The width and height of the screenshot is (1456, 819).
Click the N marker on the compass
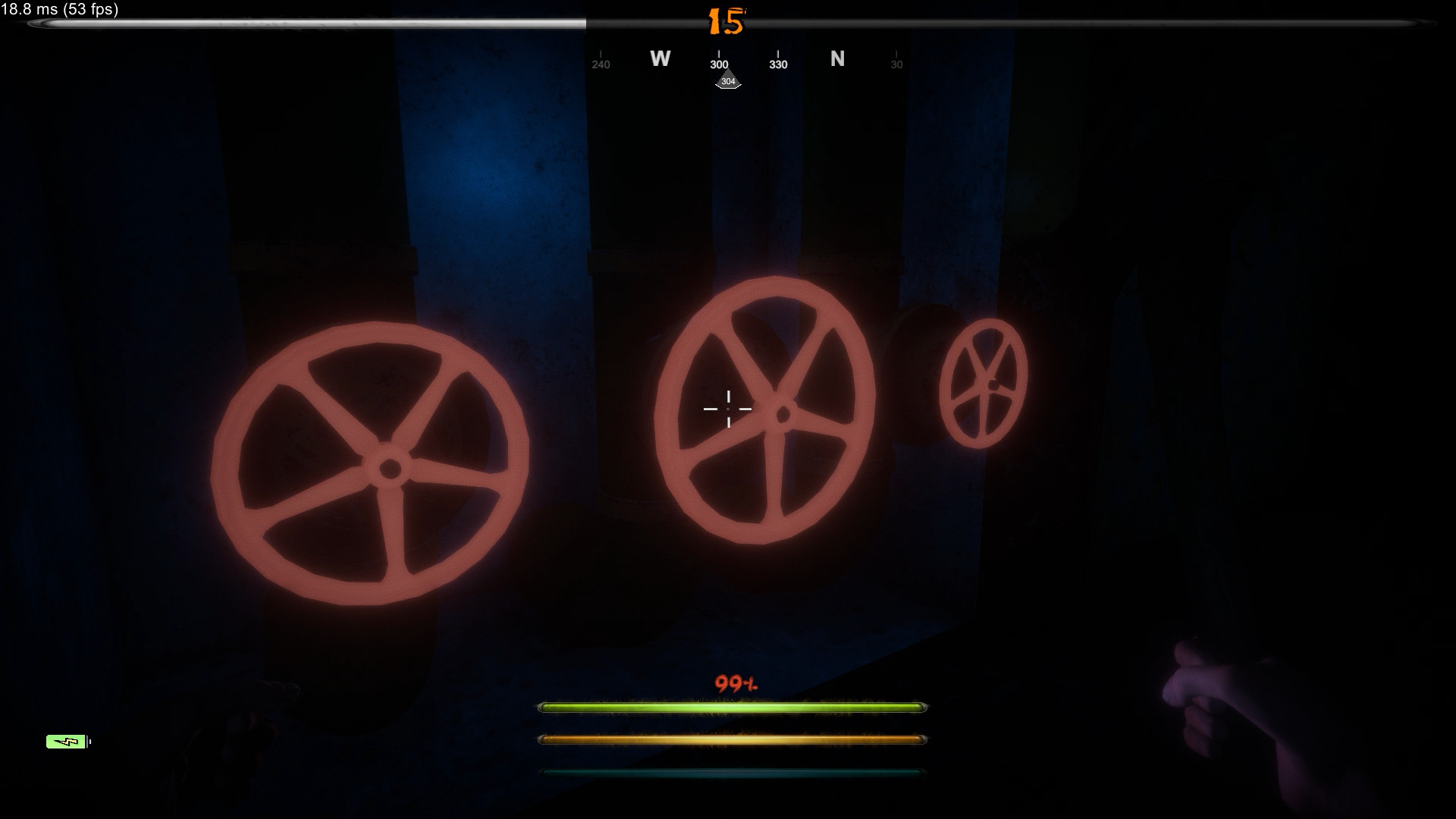coord(838,59)
